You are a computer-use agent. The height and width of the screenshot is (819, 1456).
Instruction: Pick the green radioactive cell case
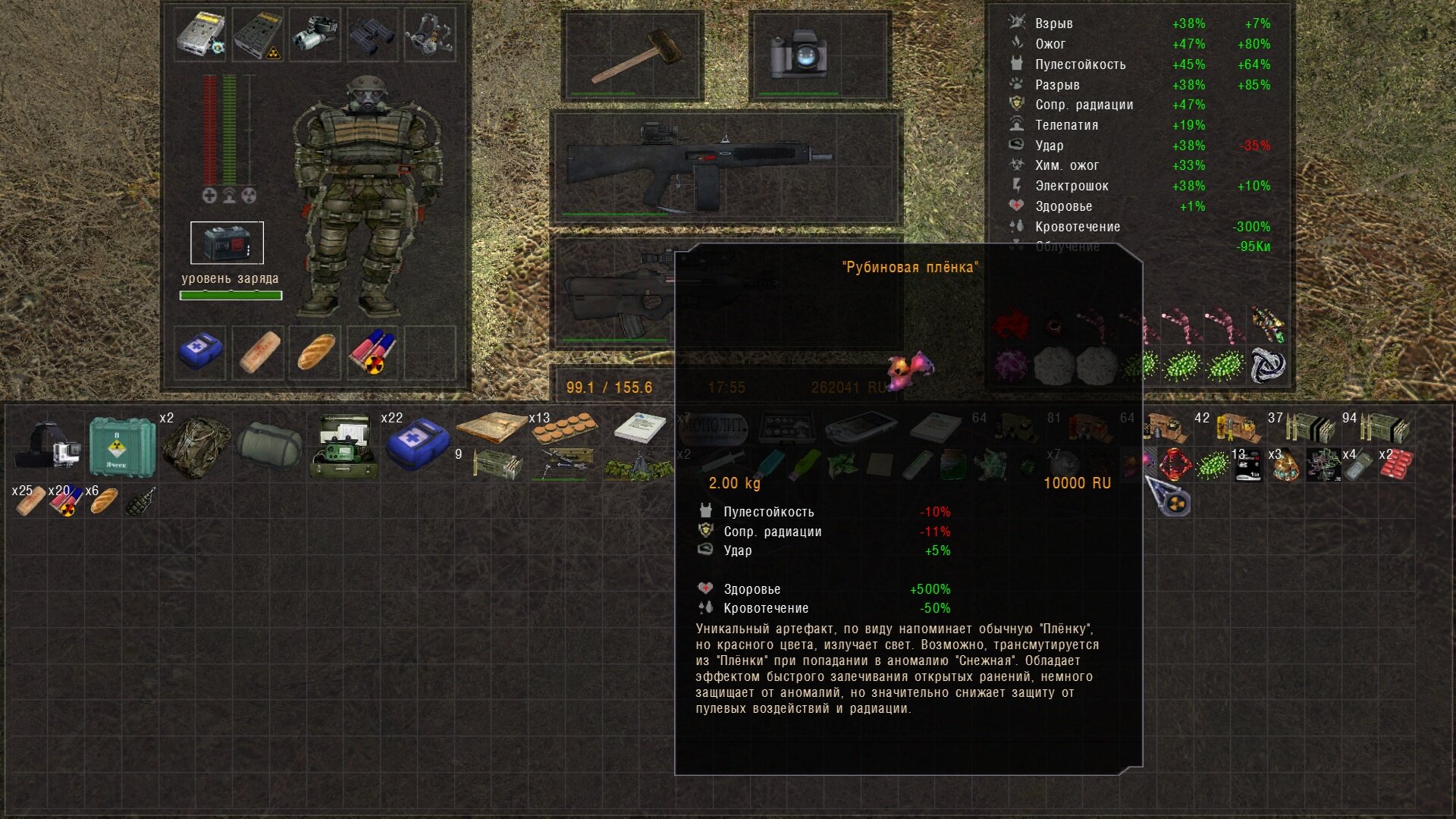click(121, 446)
